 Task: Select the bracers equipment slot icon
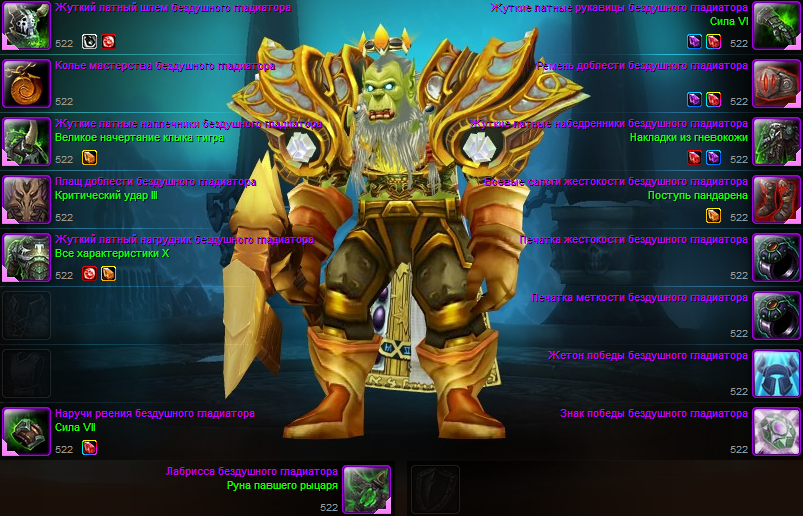(x=26, y=431)
